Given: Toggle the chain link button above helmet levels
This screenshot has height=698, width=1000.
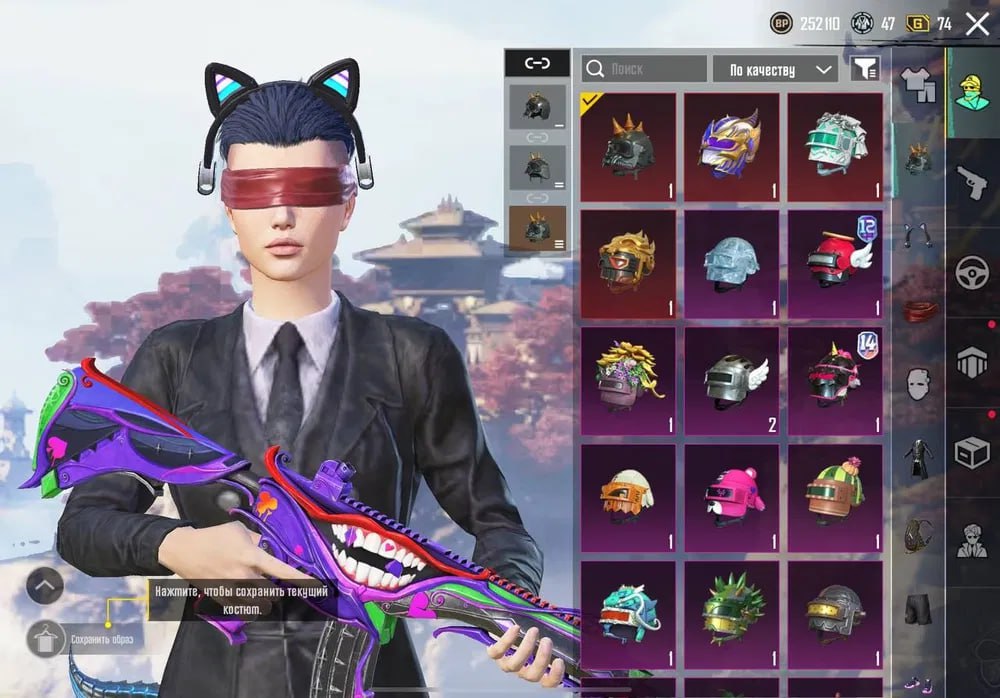Looking at the screenshot, I should click(x=537, y=63).
